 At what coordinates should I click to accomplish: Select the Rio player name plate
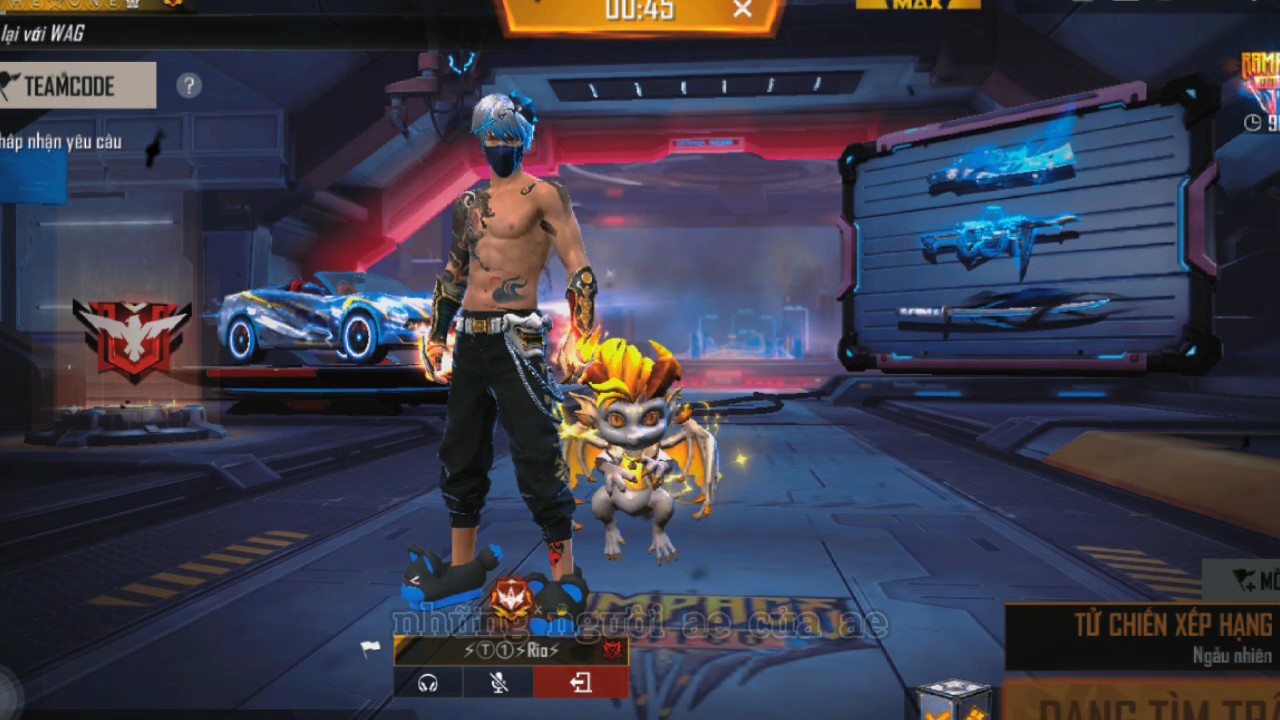click(510, 651)
